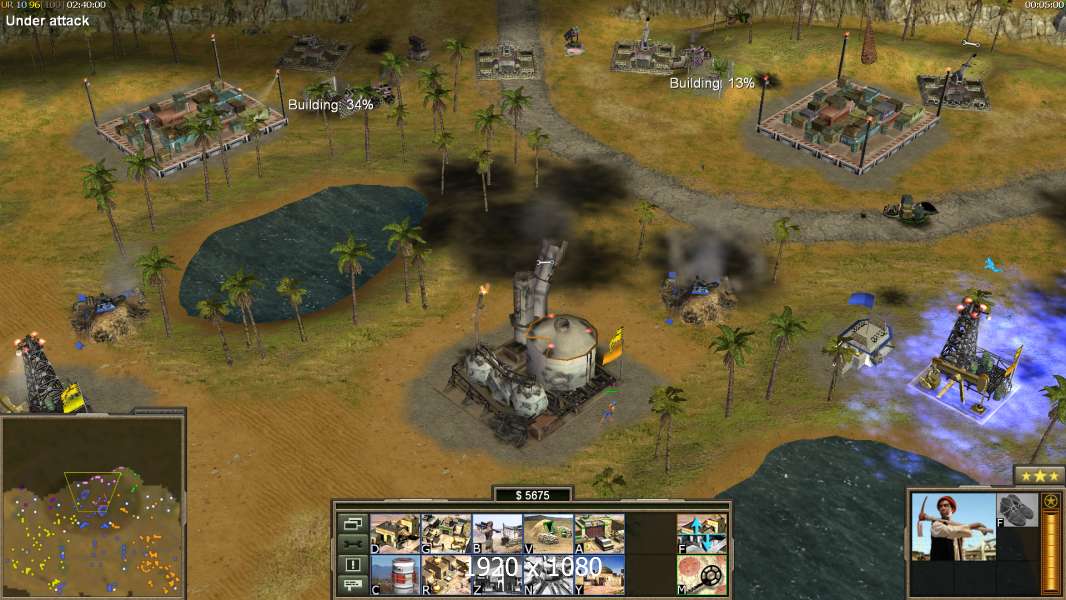Choose the build icon labeled D

[x=395, y=534]
